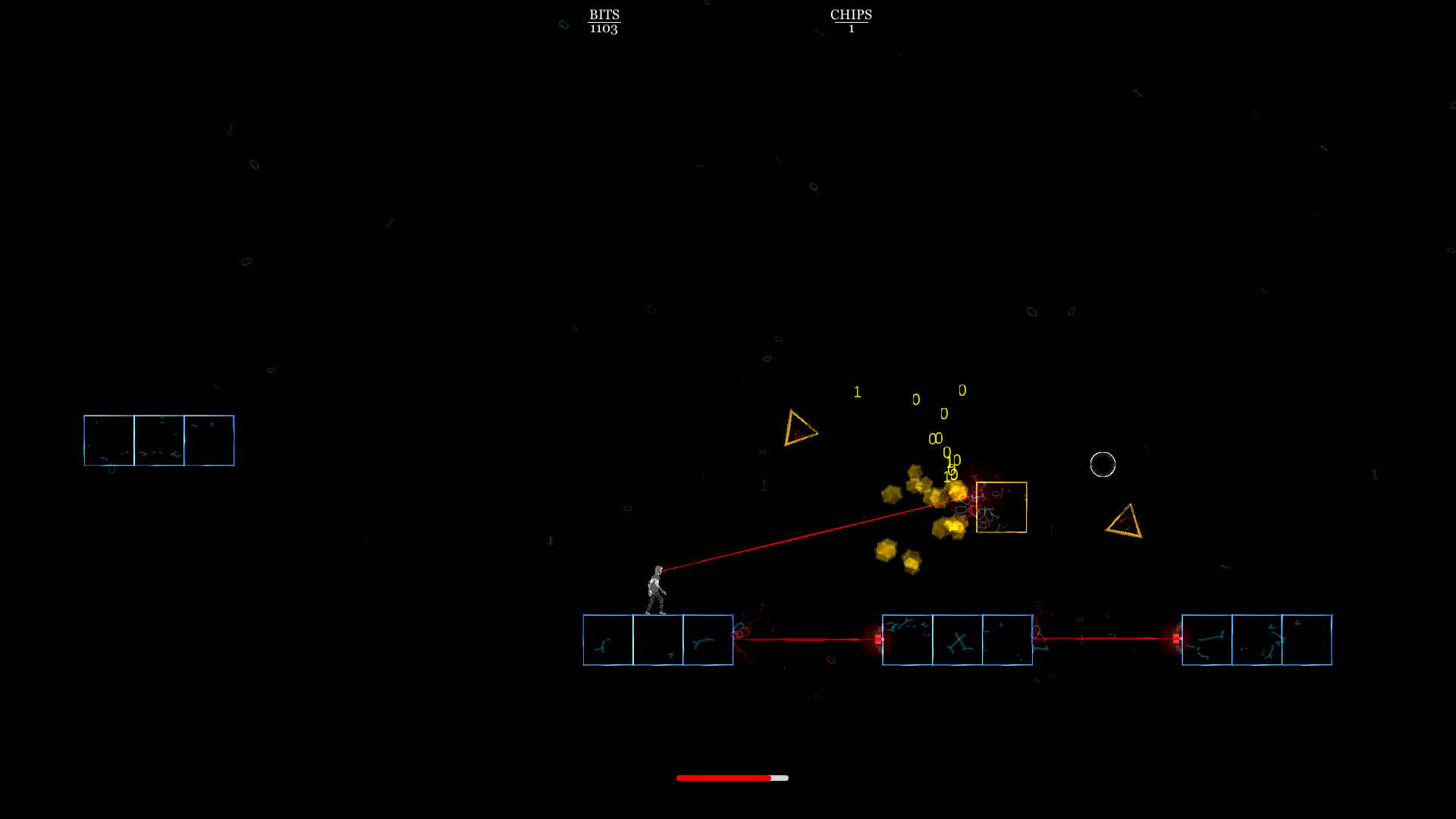Click the CHIPS counter label
This screenshot has width=1456, height=819.
852,13
